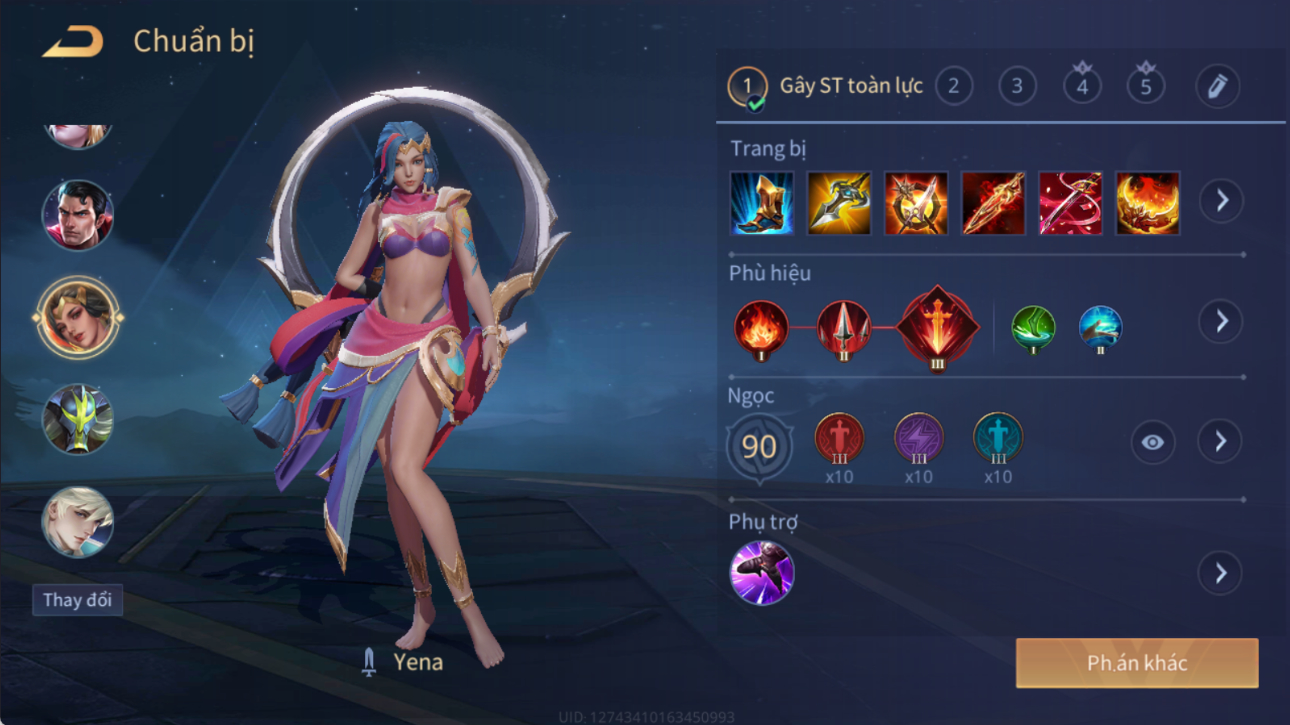Image resolution: width=1290 pixels, height=725 pixels.
Task: Edit the preset name with pencil icon
Action: pyautogui.click(x=1217, y=87)
